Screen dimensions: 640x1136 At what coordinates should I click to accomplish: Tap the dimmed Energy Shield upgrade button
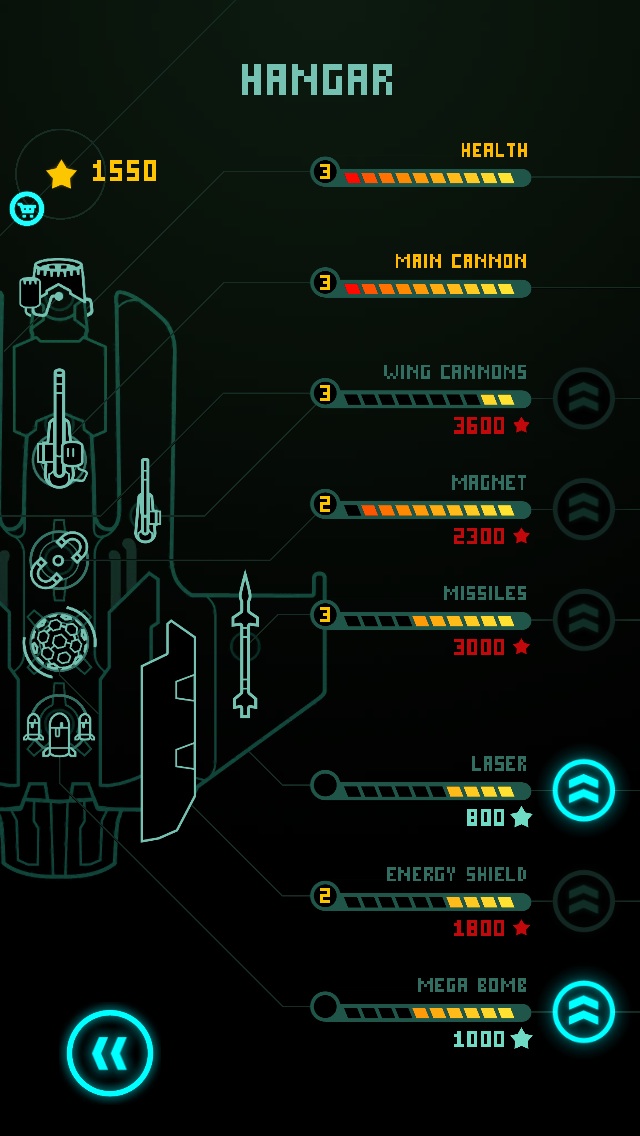(584, 901)
